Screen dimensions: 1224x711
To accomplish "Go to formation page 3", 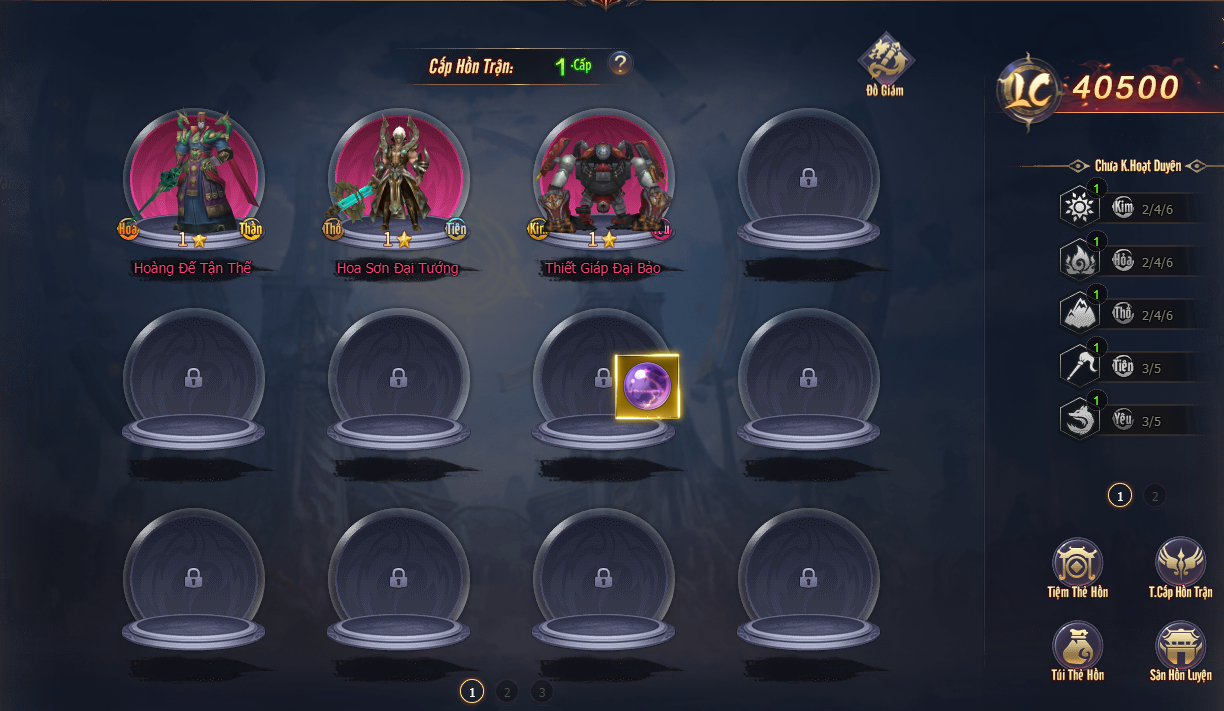I will [x=541, y=691].
